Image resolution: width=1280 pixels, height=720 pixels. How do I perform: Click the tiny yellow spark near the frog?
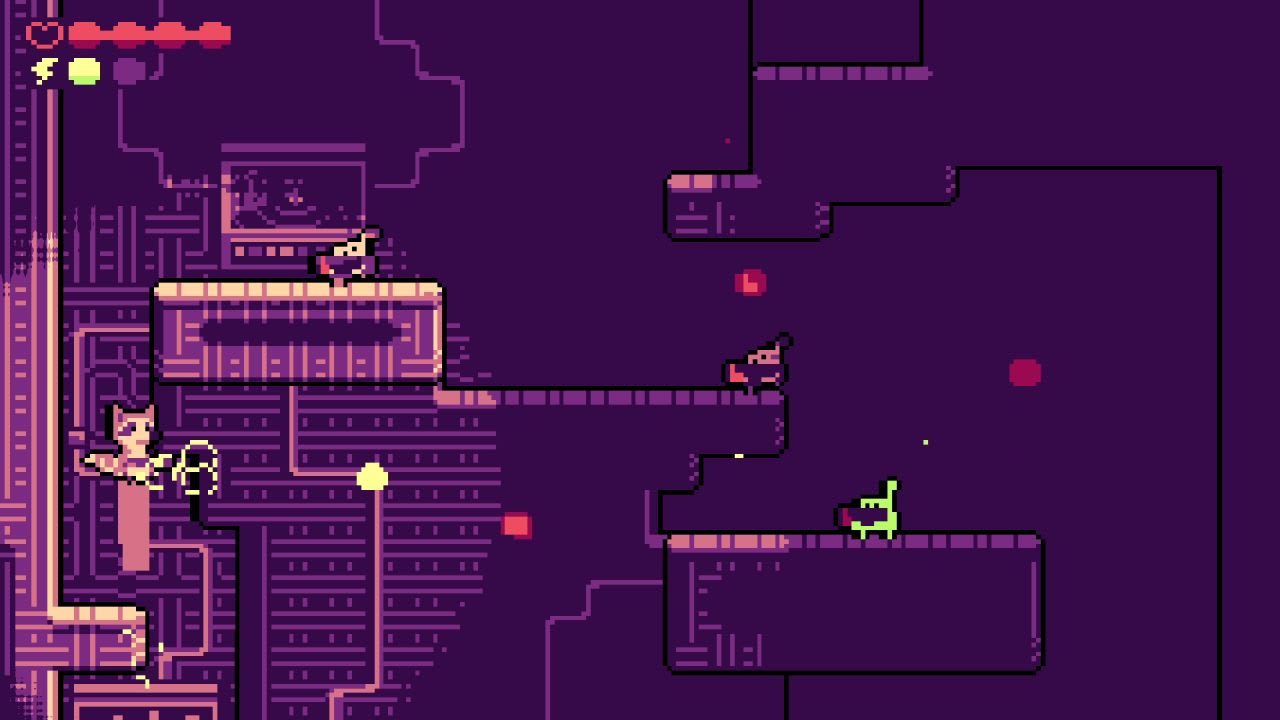[x=925, y=441]
